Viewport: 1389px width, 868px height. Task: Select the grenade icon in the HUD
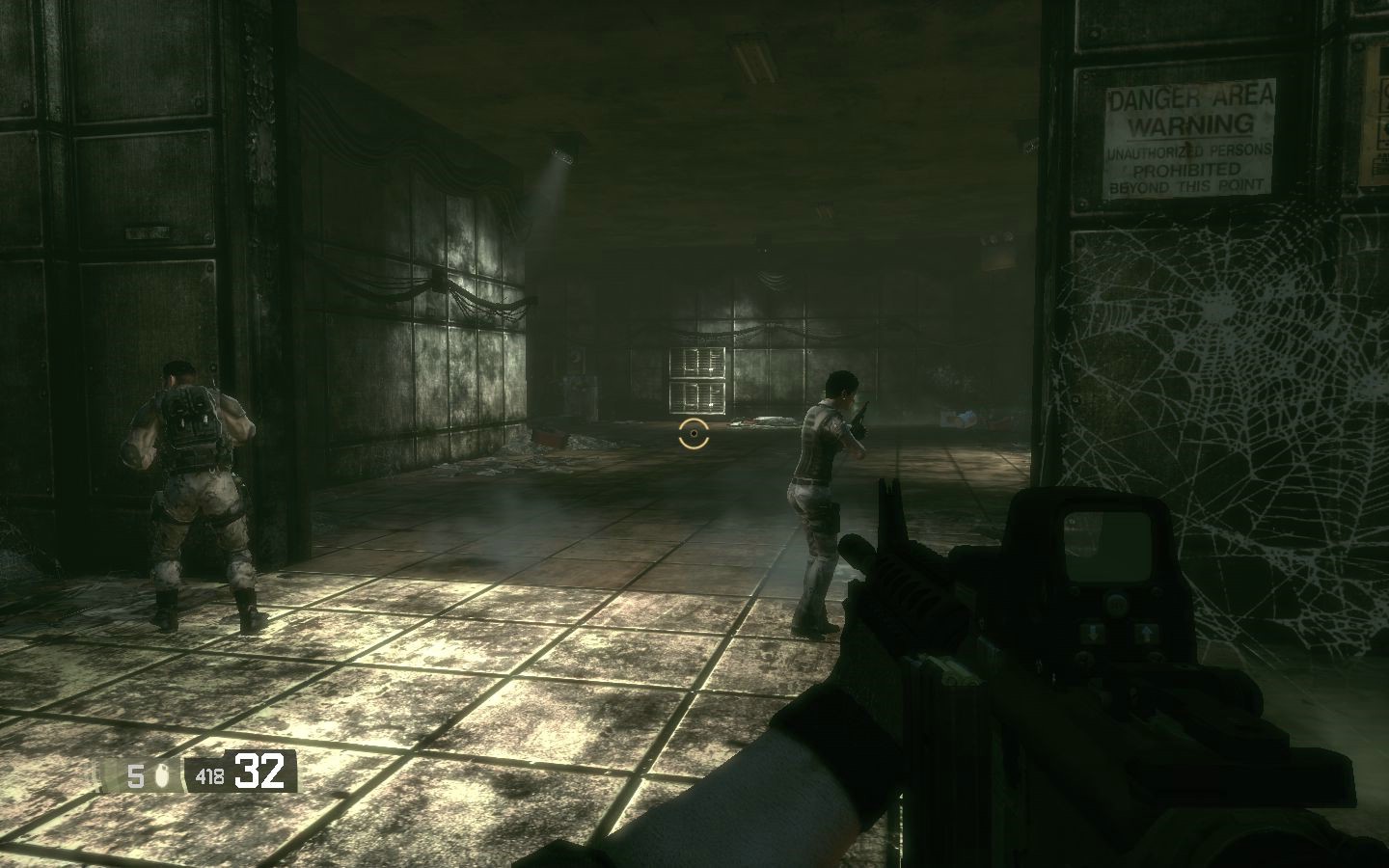click(x=161, y=774)
